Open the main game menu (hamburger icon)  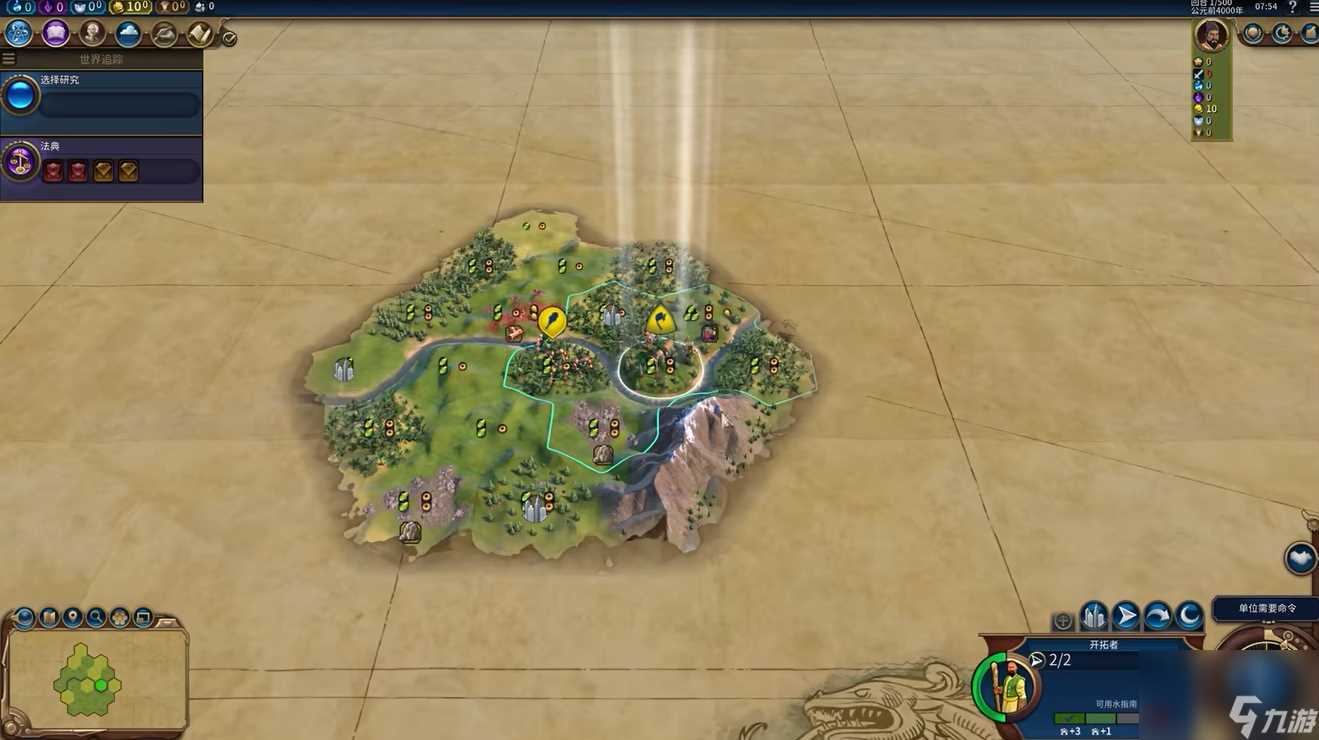(x=1312, y=7)
